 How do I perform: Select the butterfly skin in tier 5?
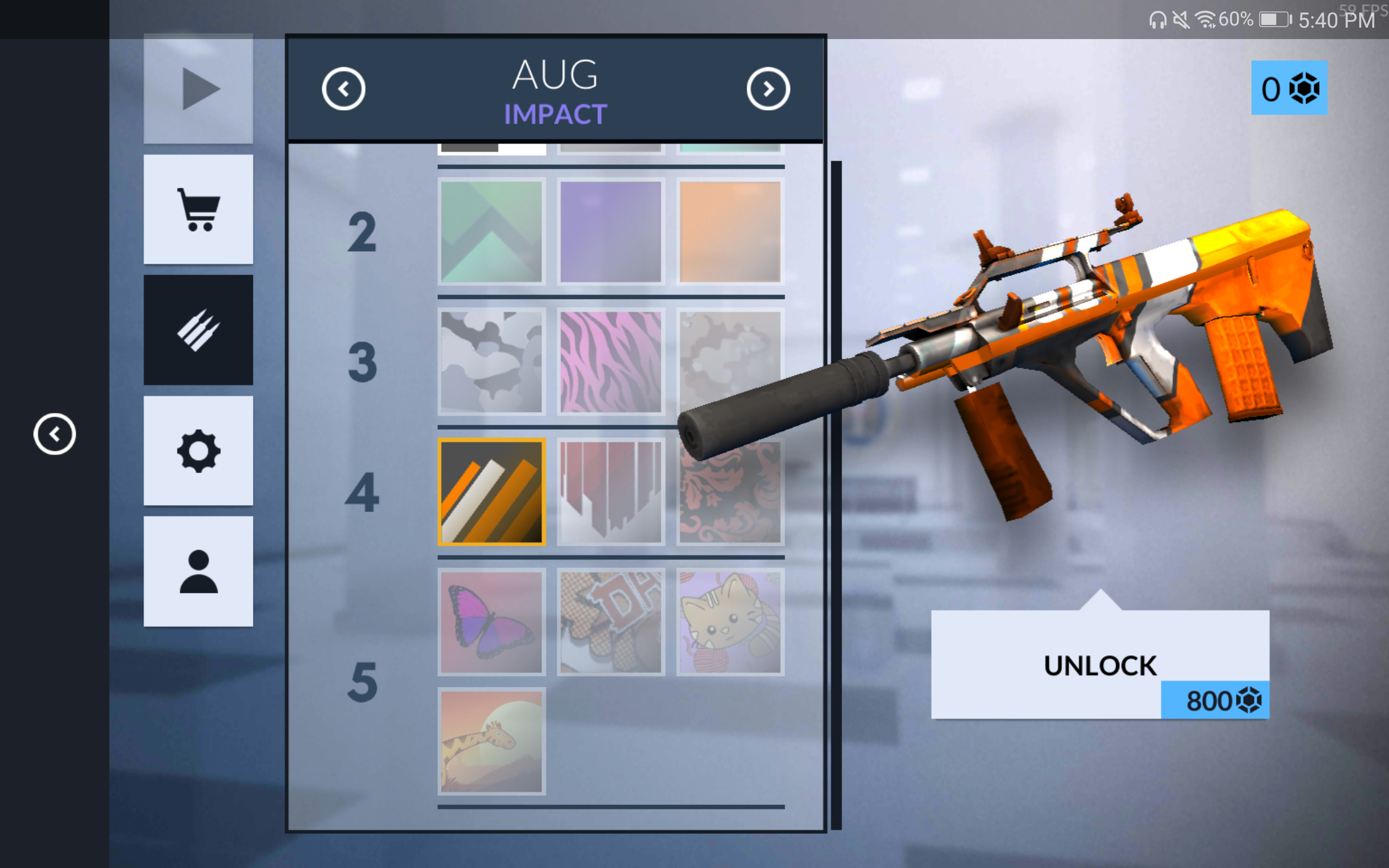492,622
